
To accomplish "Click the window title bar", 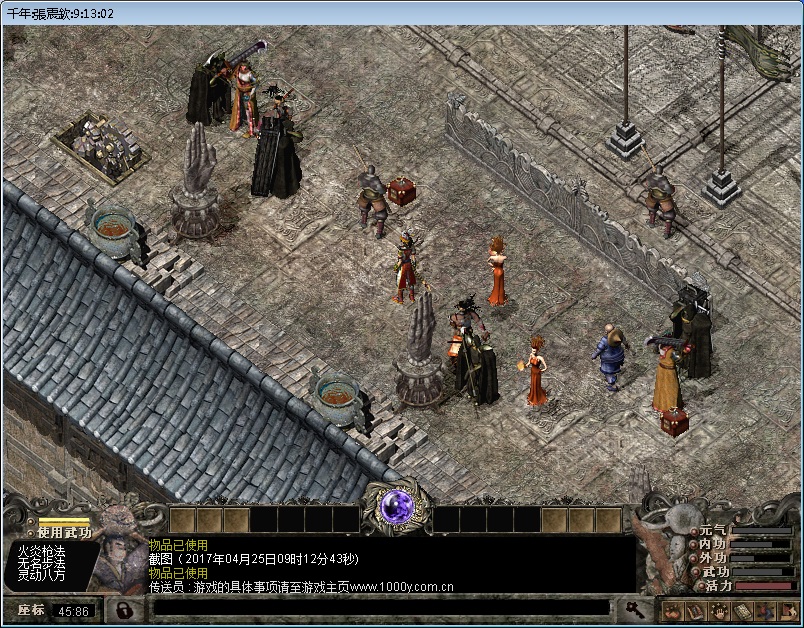I will 400,13.
